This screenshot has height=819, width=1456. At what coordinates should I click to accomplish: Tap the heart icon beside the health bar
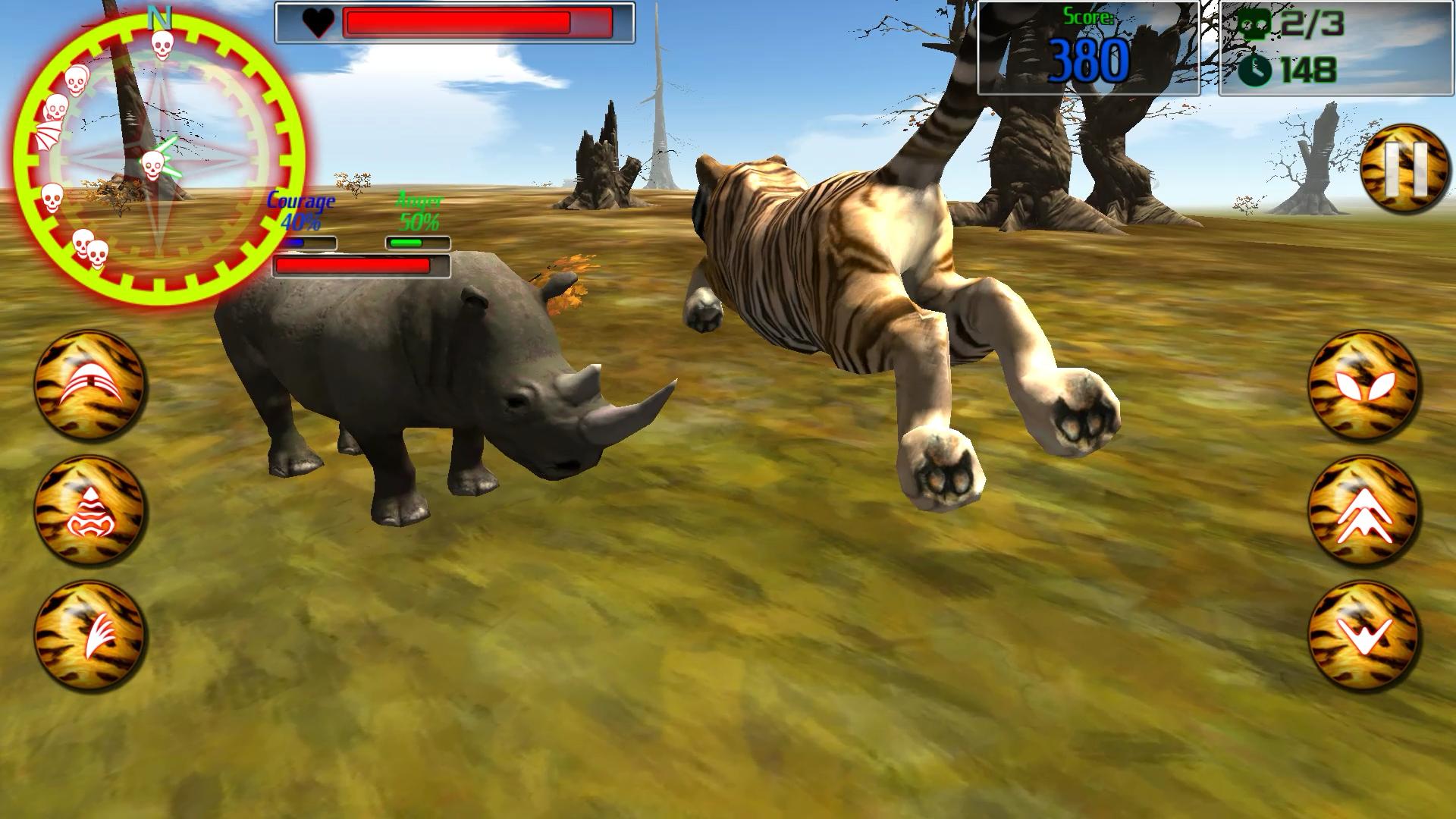[x=318, y=23]
